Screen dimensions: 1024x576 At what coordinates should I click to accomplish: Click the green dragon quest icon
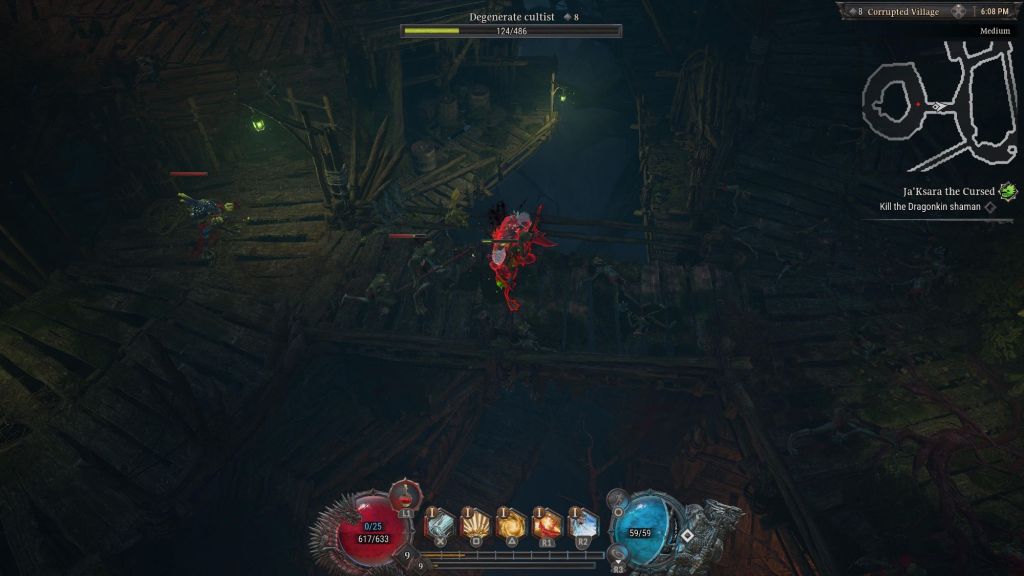coord(1008,191)
